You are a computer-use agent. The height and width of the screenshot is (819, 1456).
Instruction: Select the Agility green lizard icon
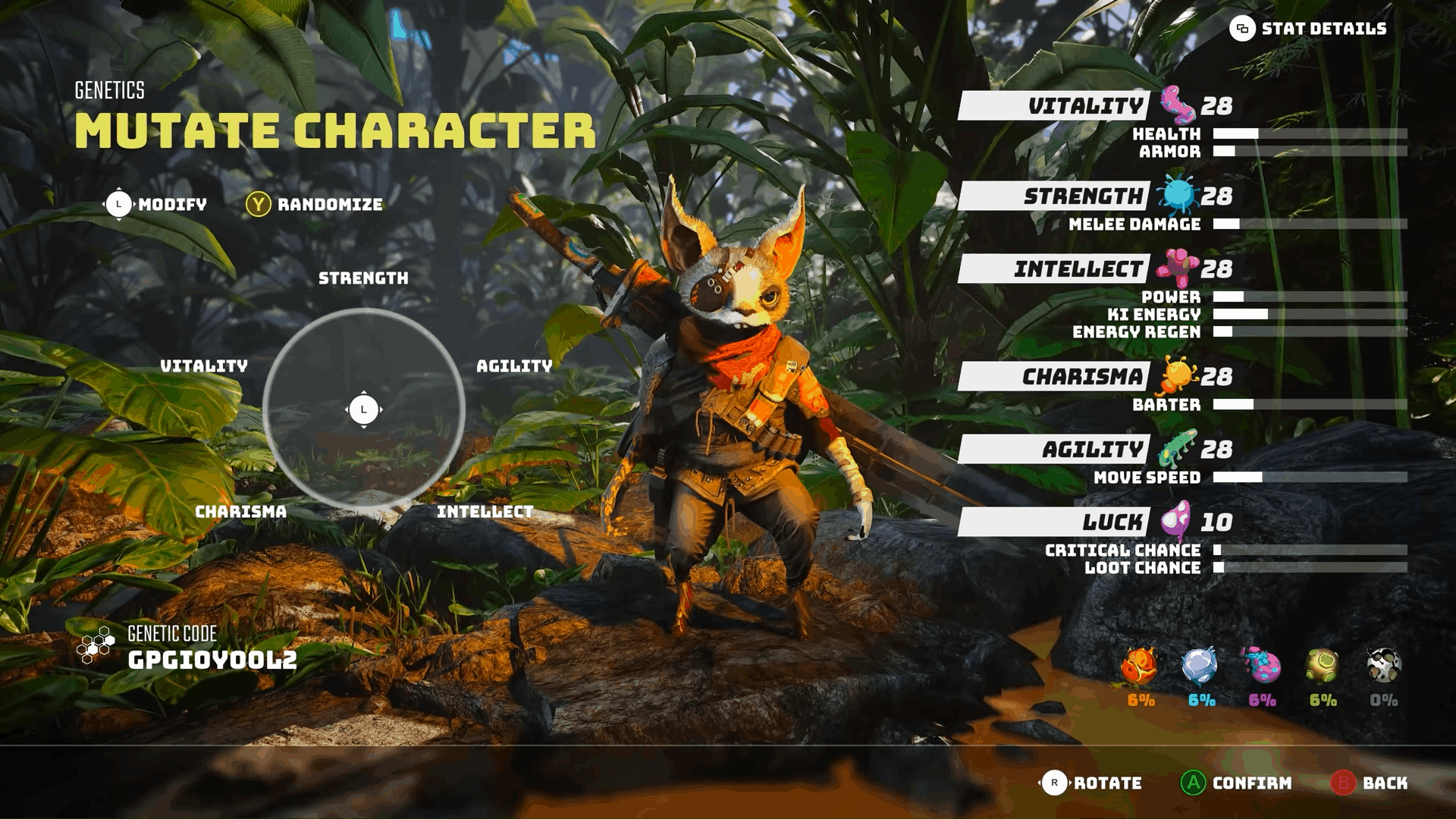(x=1178, y=446)
